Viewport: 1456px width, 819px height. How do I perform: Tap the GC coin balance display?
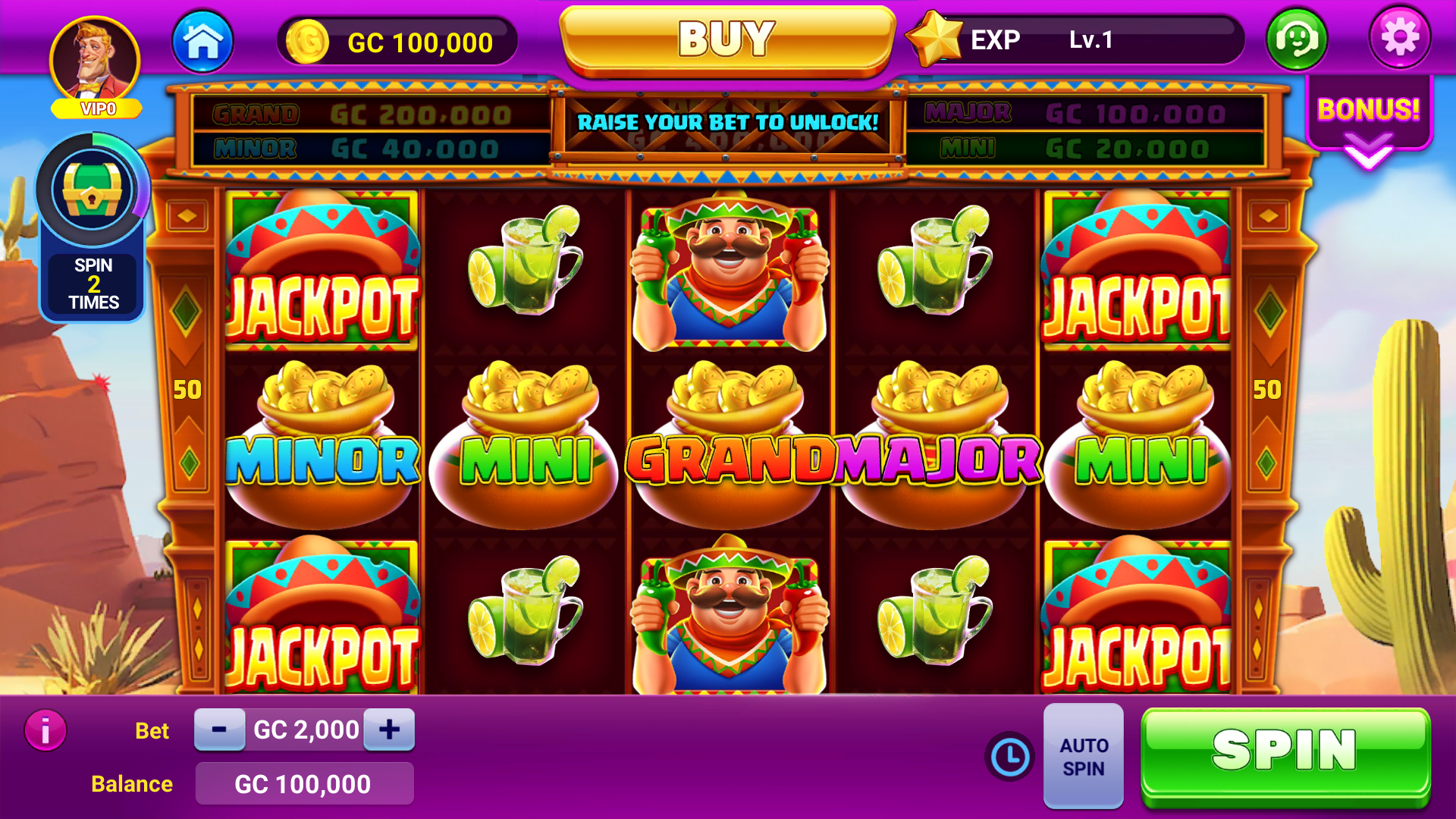tap(398, 42)
